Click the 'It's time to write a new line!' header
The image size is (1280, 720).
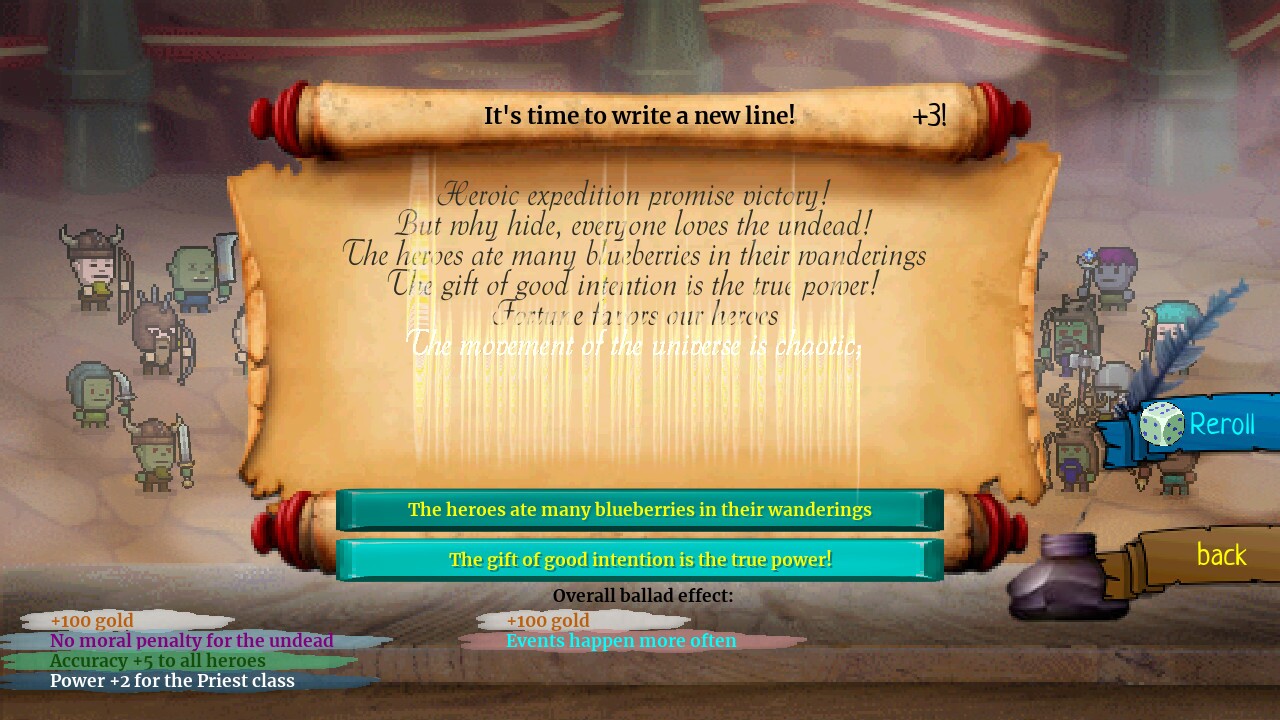coord(638,115)
